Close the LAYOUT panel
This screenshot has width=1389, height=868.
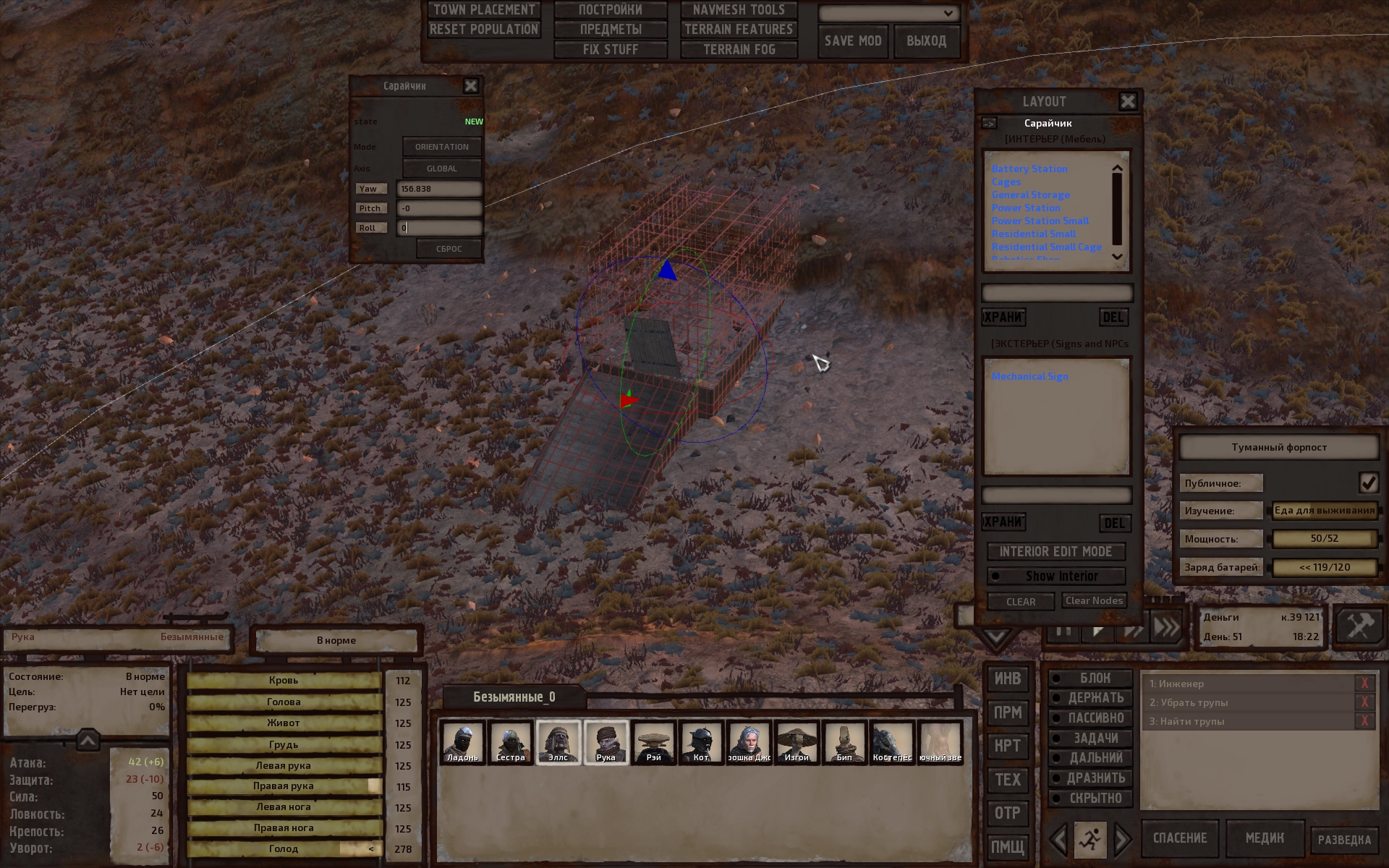coord(1127,101)
